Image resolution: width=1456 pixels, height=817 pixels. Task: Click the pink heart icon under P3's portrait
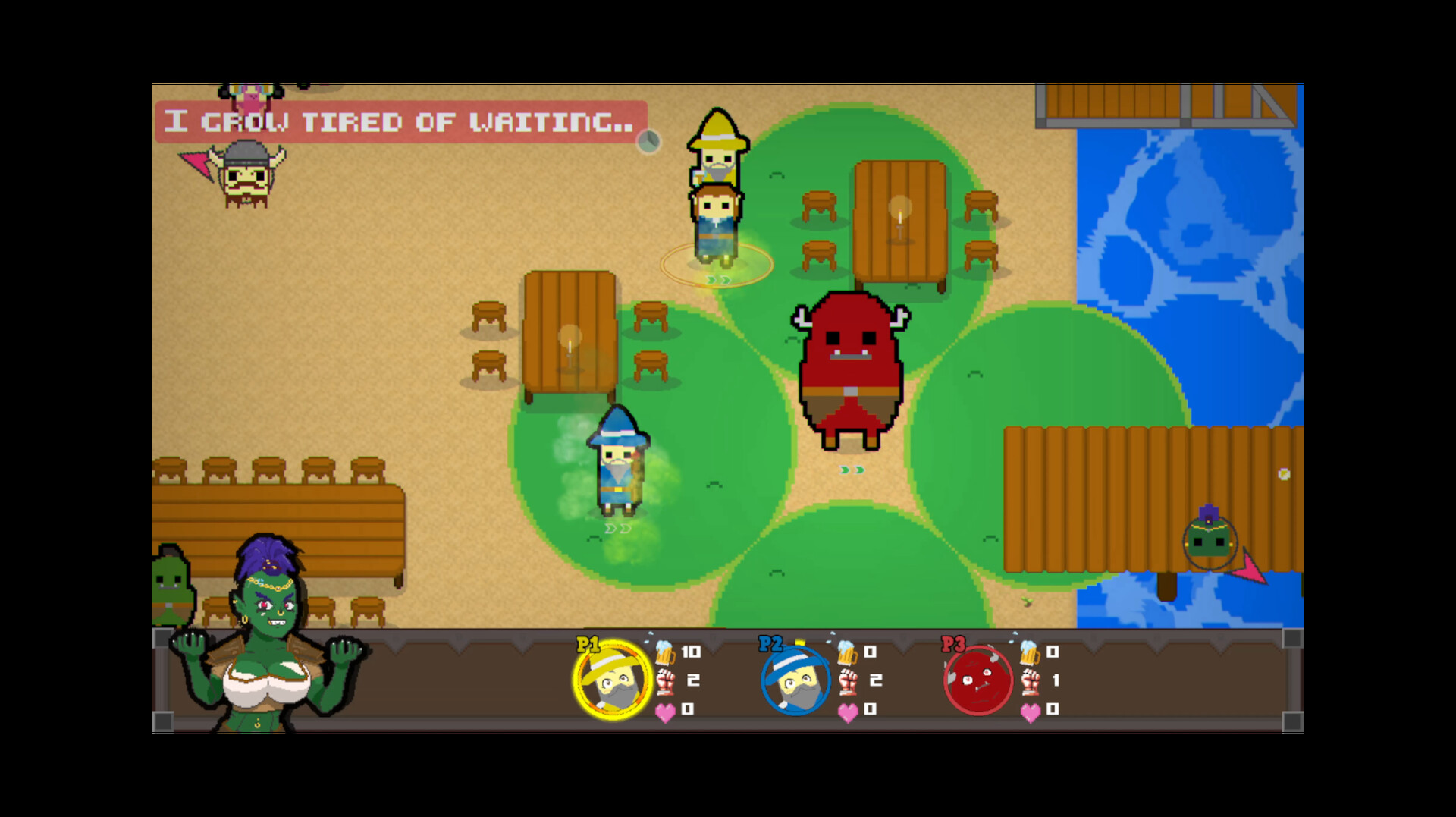coord(1031,712)
